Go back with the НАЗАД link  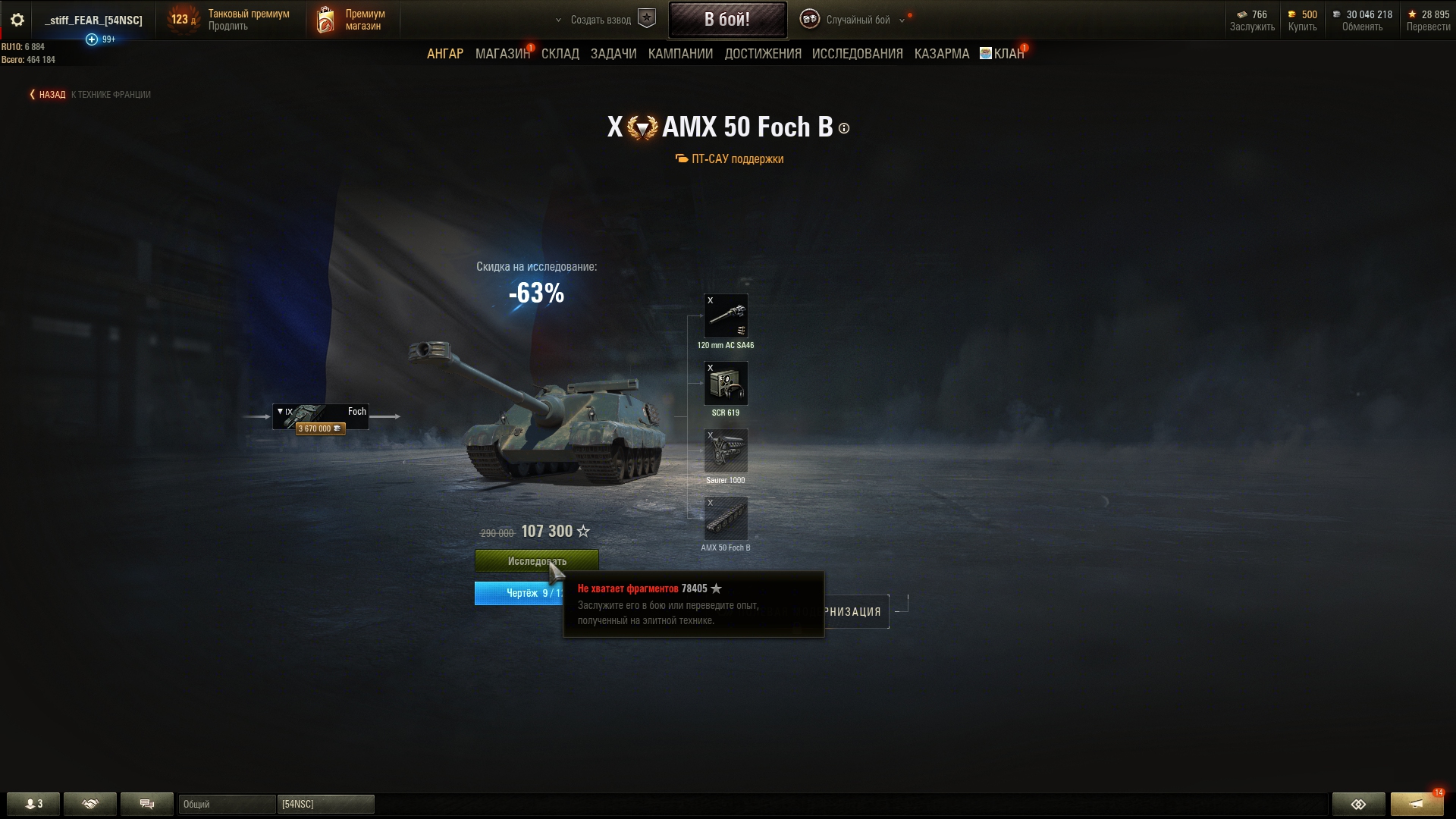(x=49, y=95)
